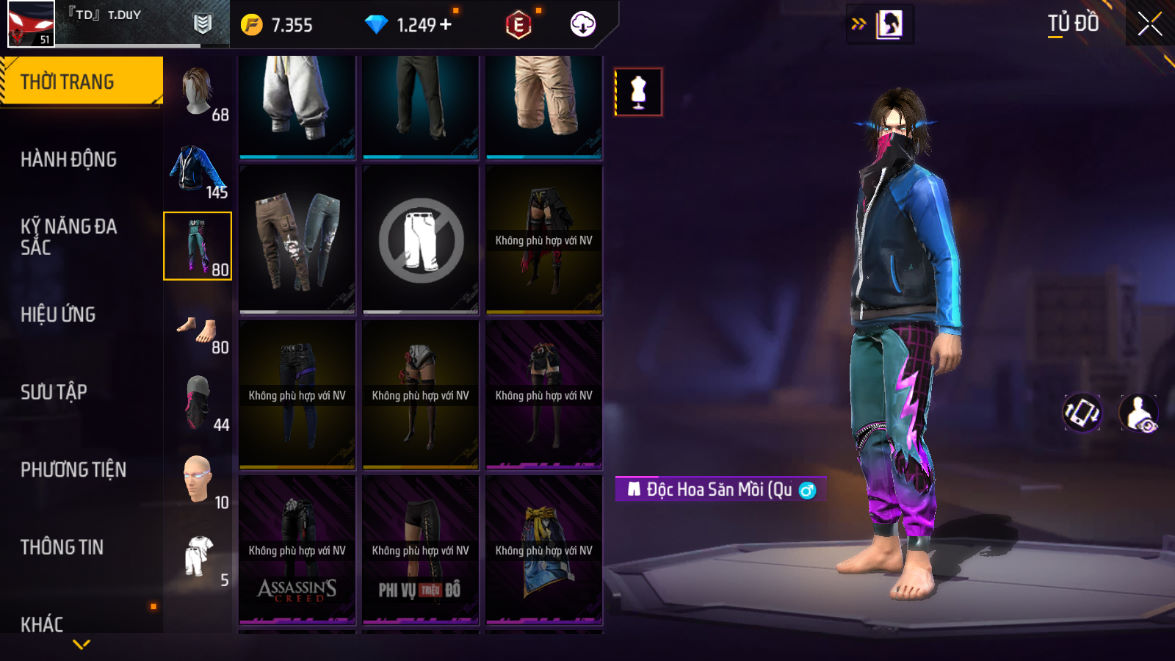Screen dimensions: 1175x661
Task: Select the unequip pants slot
Action: point(420,239)
